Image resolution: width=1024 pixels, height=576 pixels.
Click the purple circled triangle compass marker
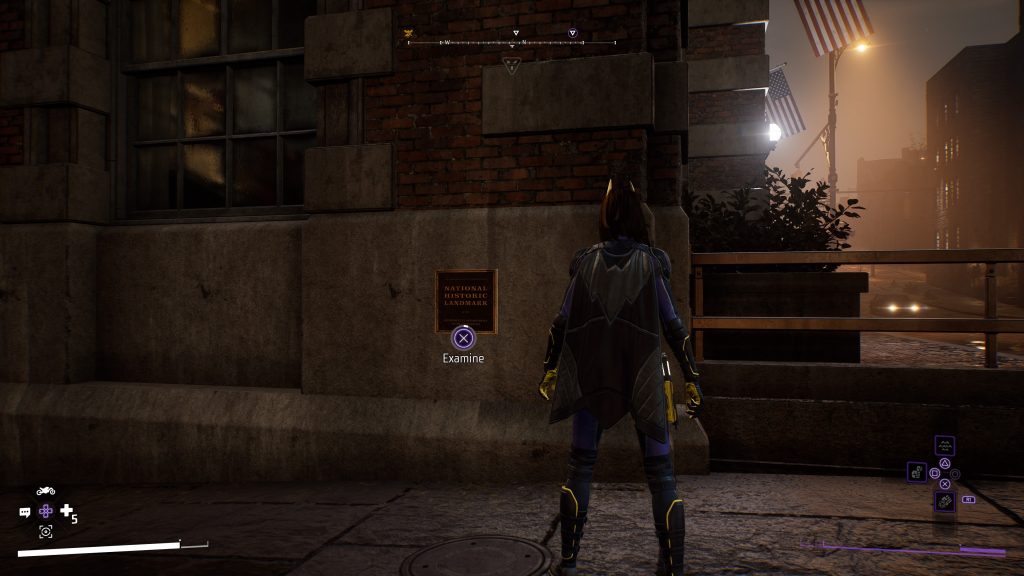[x=572, y=33]
